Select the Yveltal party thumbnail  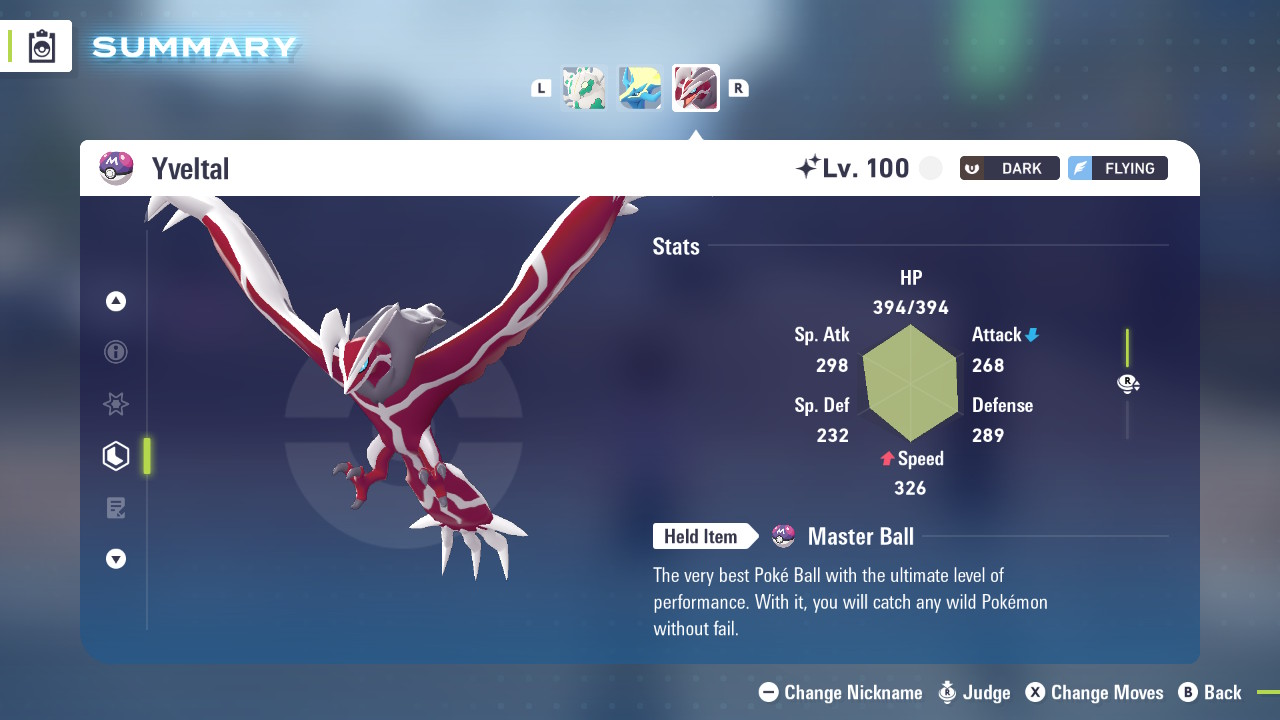coord(696,88)
